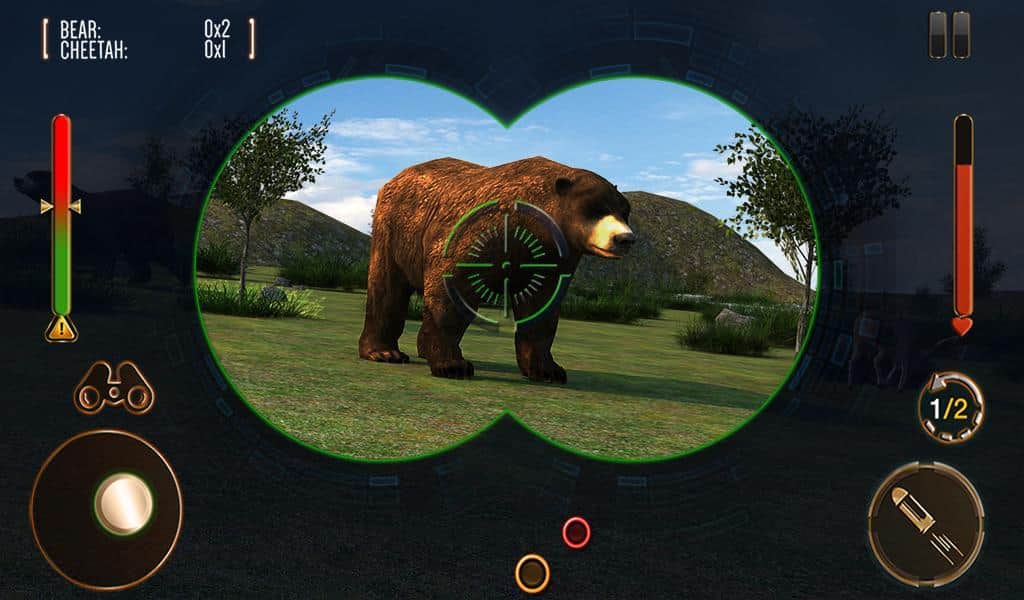Tap the virtual movement joystick knob
This screenshot has width=1024, height=600.
point(123,503)
